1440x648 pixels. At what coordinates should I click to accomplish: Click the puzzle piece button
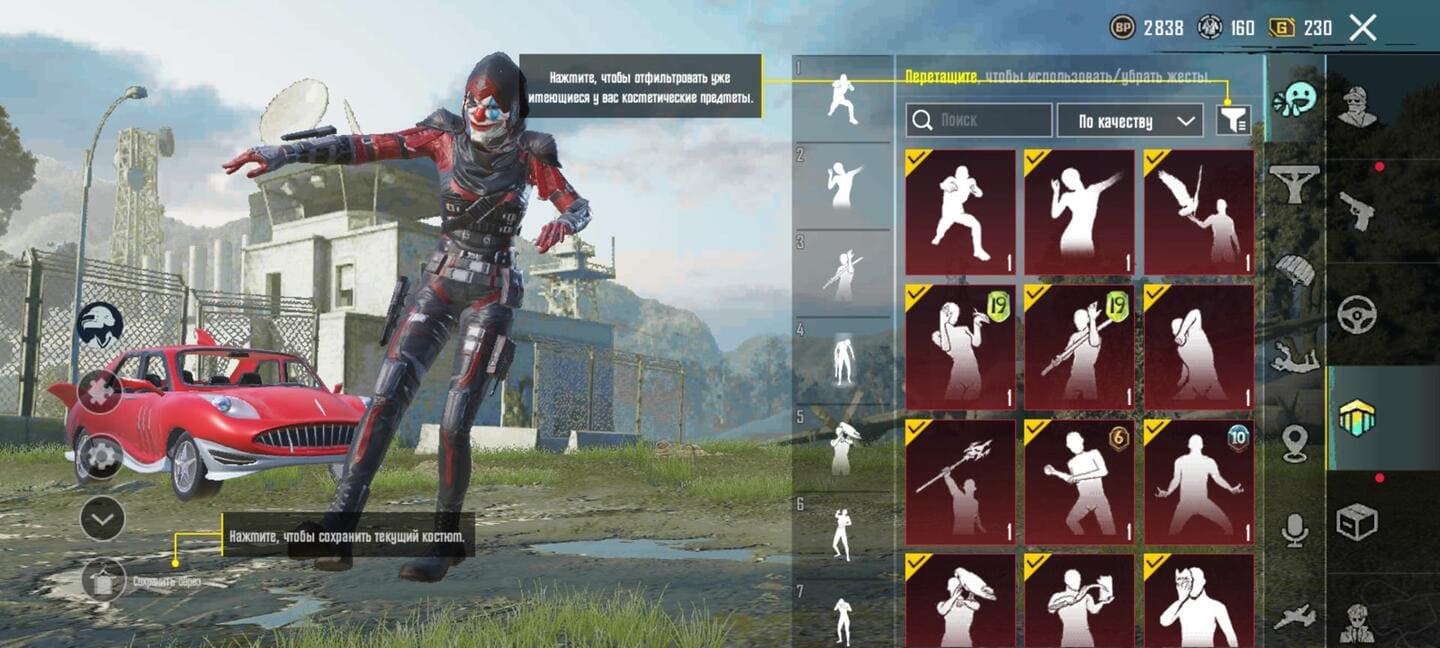[102, 391]
